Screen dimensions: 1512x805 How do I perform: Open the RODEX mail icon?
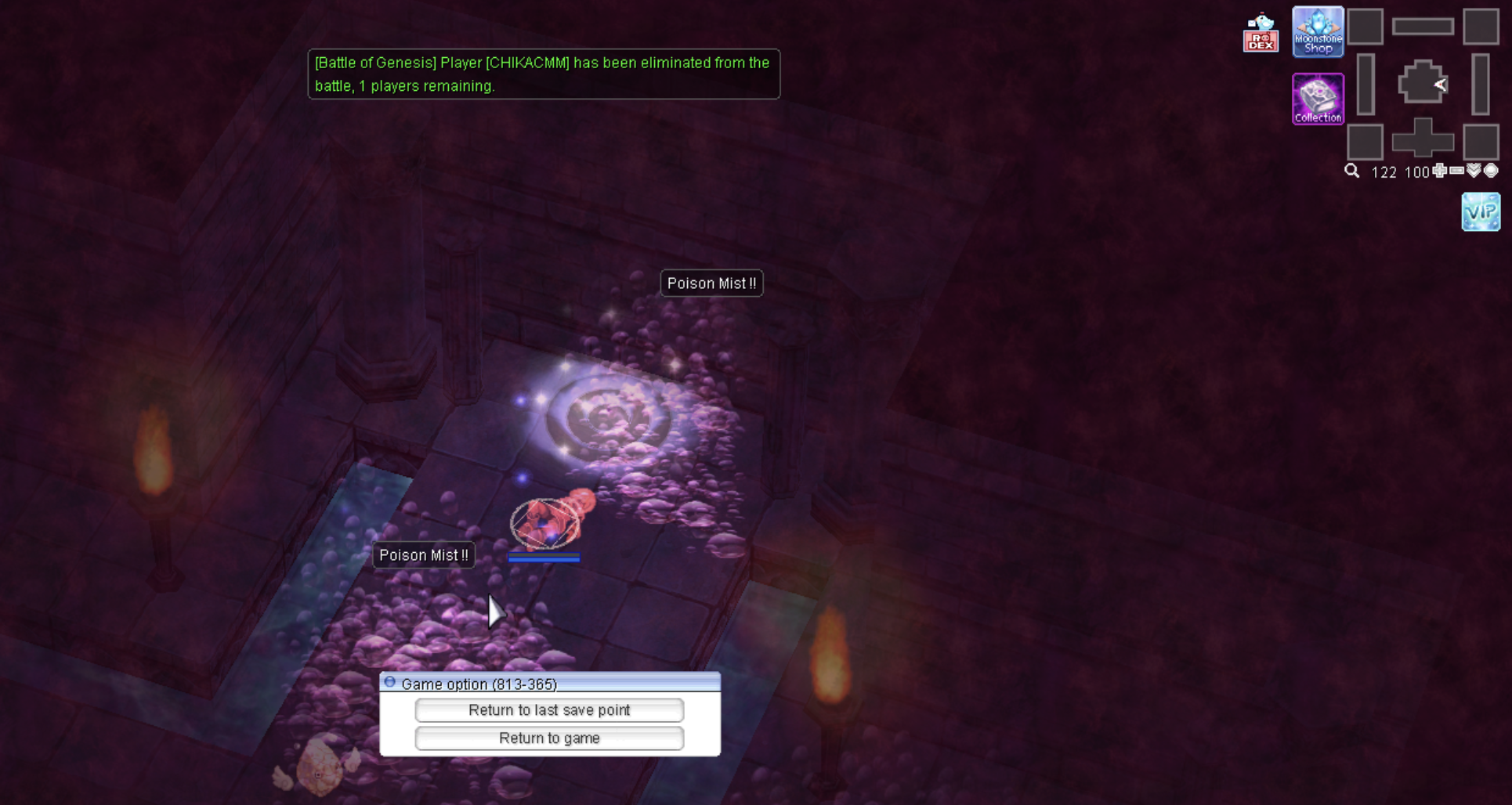point(1261,34)
